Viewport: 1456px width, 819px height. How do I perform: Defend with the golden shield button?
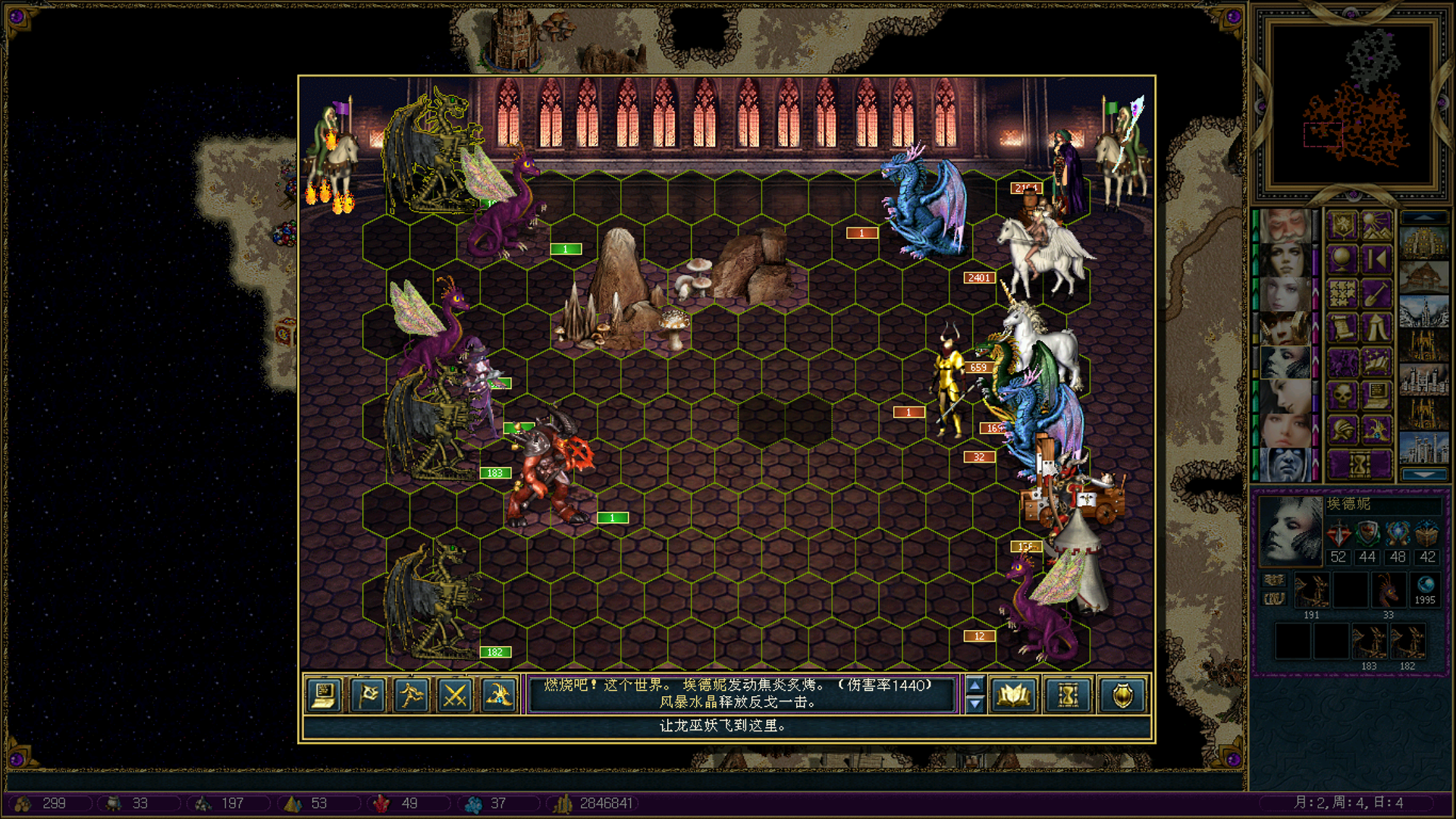pos(1122,695)
